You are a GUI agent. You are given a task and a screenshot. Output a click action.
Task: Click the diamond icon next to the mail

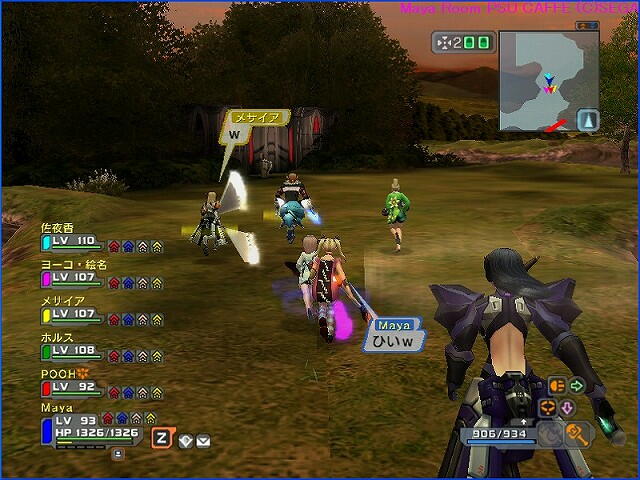pos(186,440)
